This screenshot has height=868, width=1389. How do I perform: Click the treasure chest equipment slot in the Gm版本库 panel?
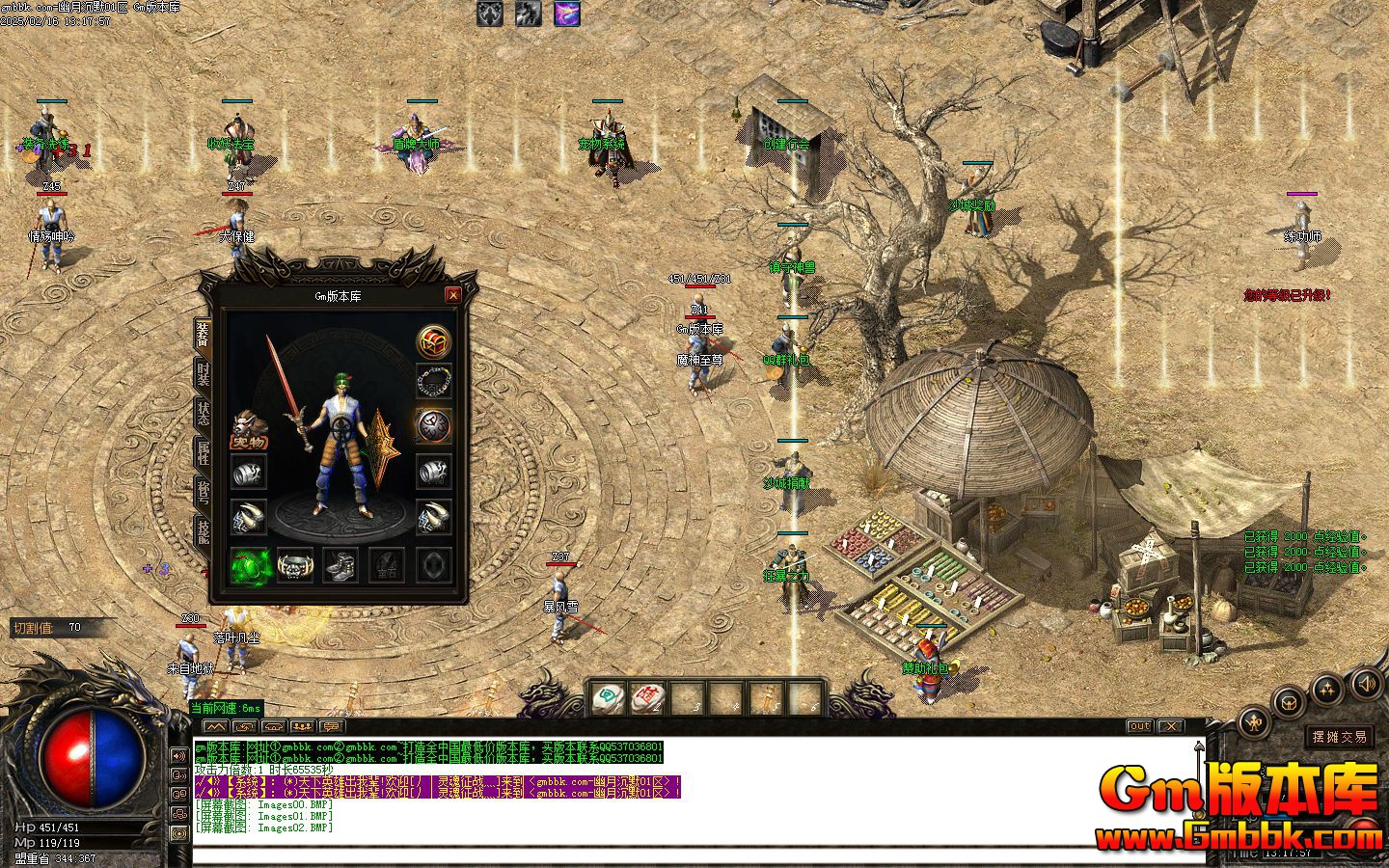coord(432,341)
